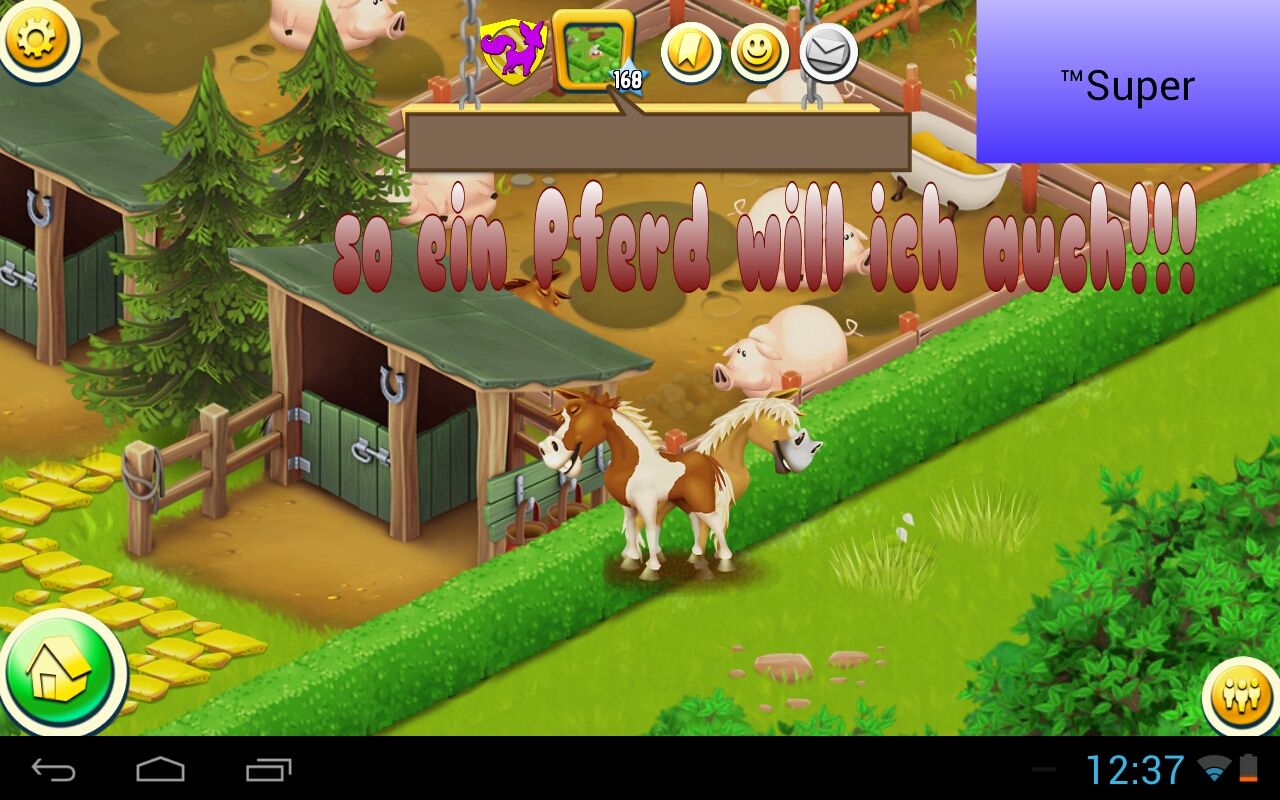This screenshot has height=800, width=1280.
Task: Open the settings gear menu
Action: [x=40, y=43]
